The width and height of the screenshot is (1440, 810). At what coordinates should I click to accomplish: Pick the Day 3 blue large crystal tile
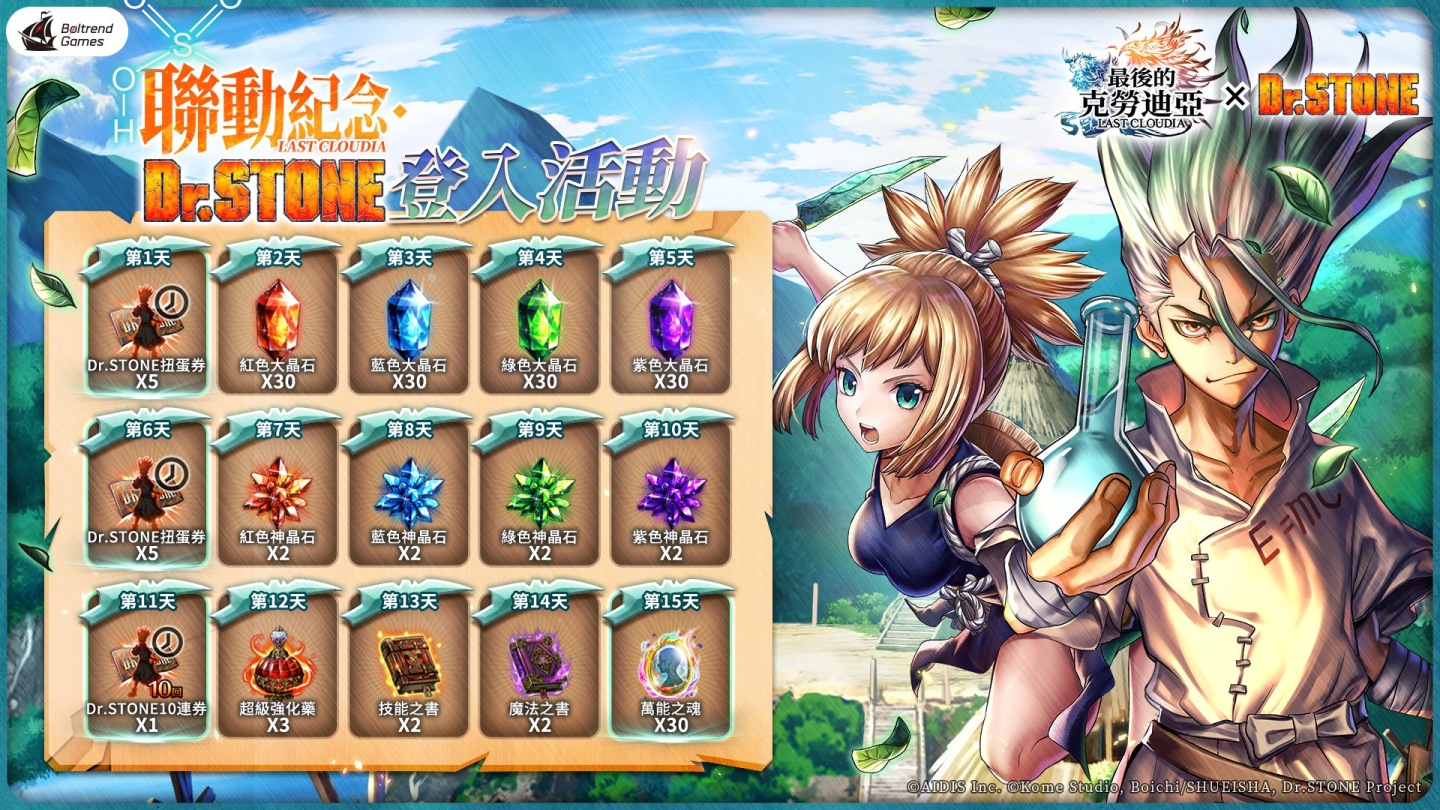click(409, 321)
